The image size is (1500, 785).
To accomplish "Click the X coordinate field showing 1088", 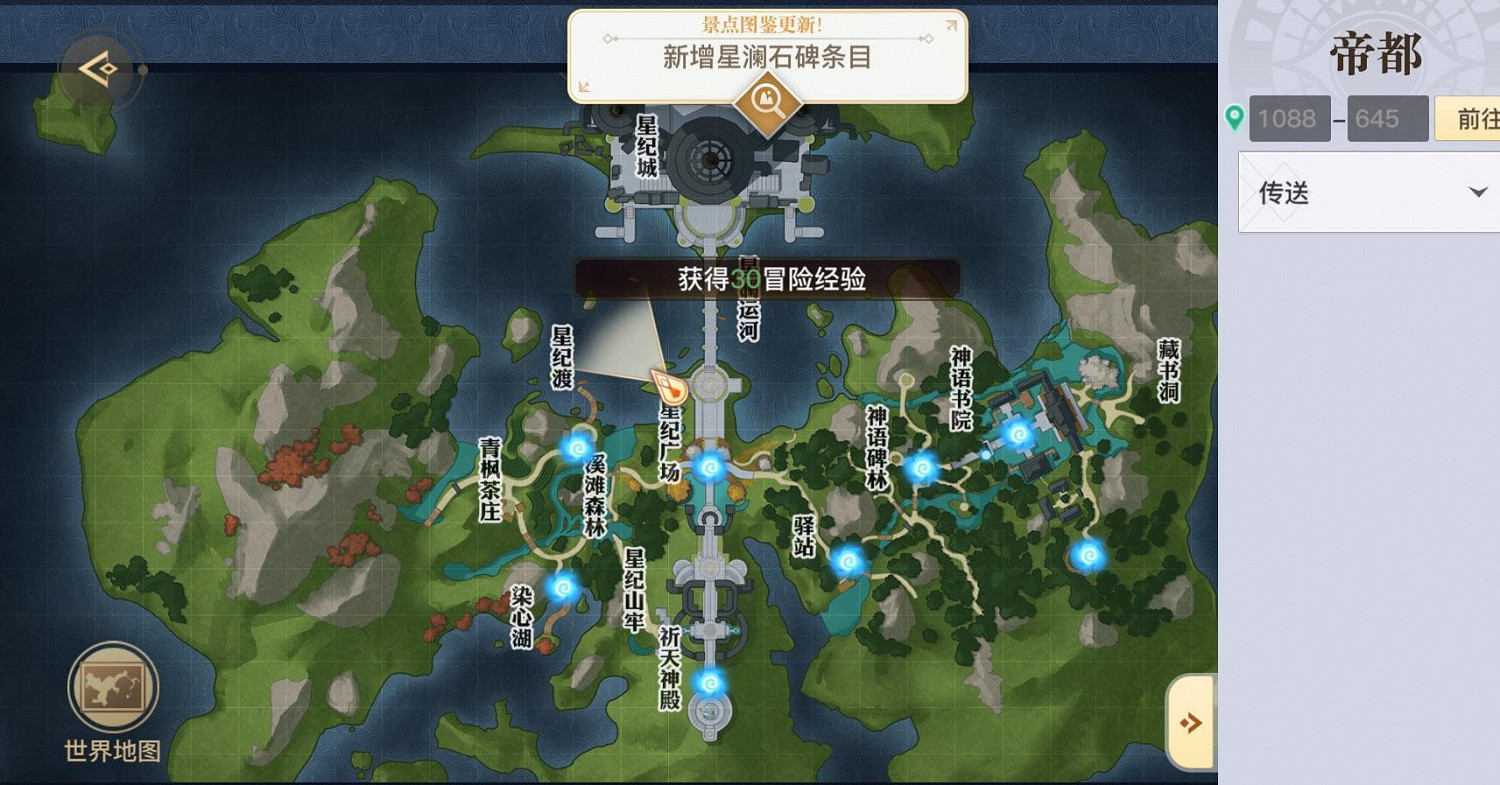I will point(1289,118).
